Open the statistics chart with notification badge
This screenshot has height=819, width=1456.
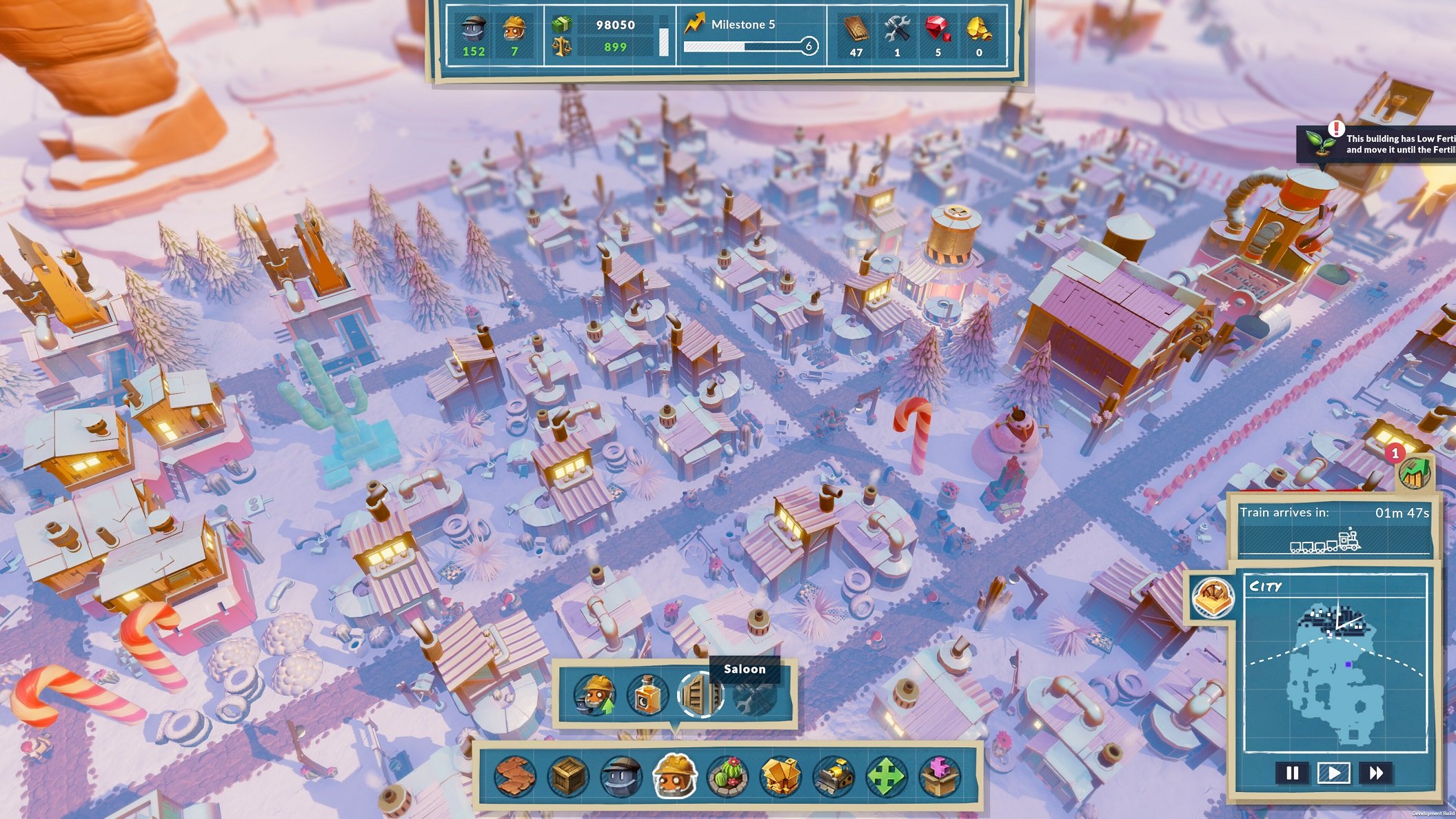(x=1414, y=472)
